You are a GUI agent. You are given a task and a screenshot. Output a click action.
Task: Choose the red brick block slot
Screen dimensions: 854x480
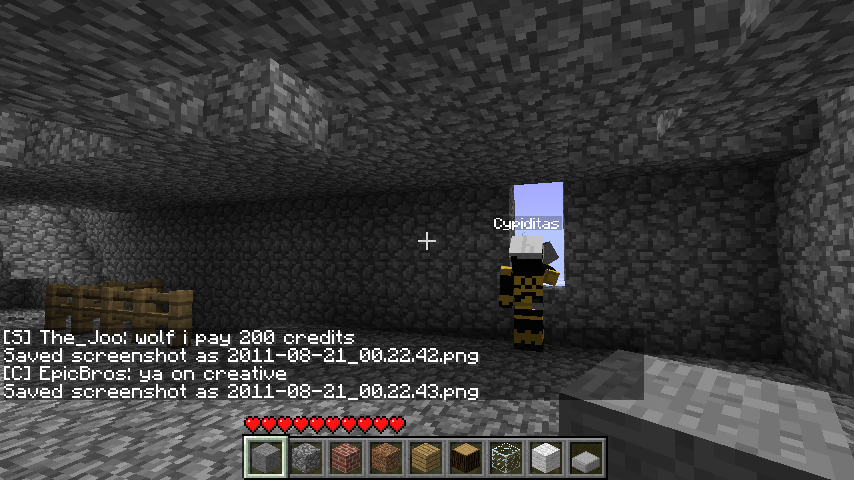tap(345, 458)
